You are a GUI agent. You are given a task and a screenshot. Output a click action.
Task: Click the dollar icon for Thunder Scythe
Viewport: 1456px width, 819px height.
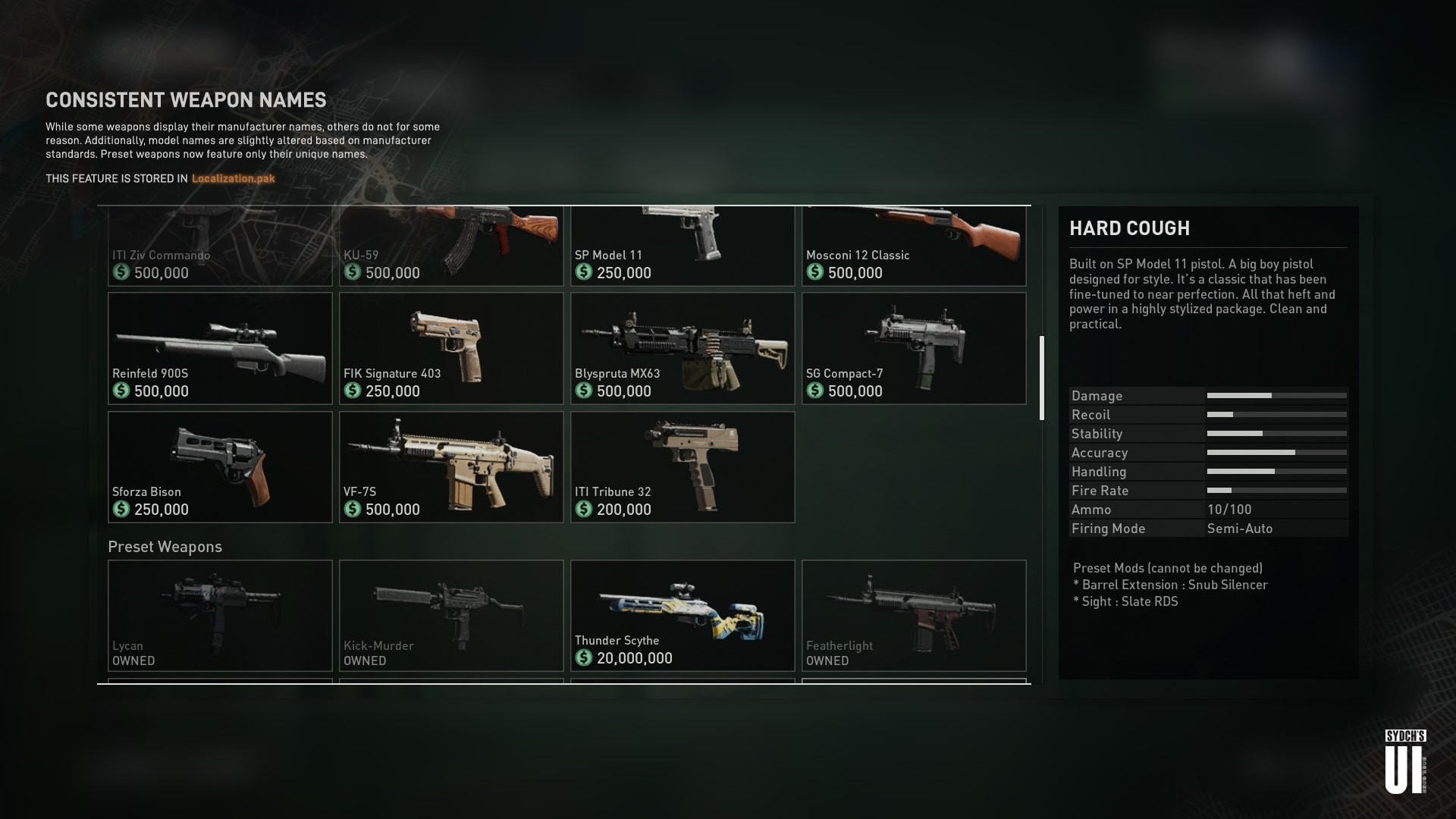(584, 658)
